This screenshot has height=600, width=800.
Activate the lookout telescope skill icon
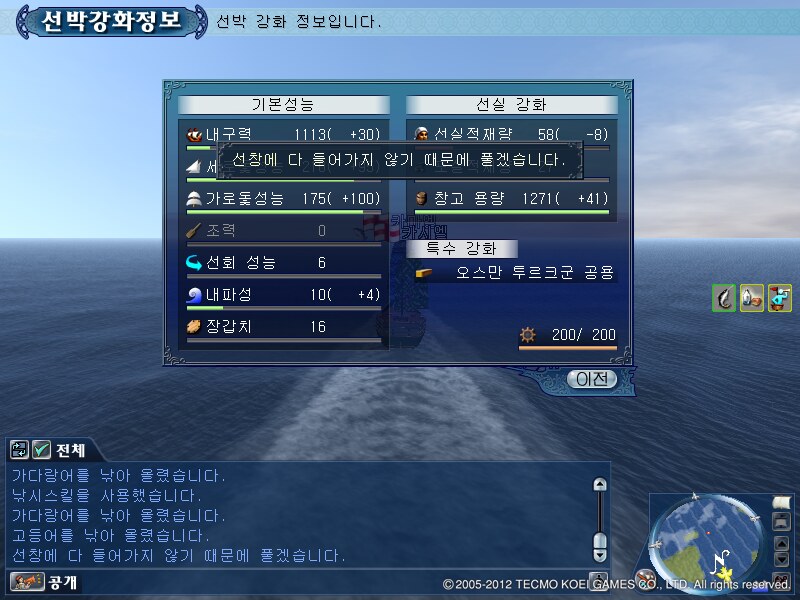pyautogui.click(x=780, y=297)
